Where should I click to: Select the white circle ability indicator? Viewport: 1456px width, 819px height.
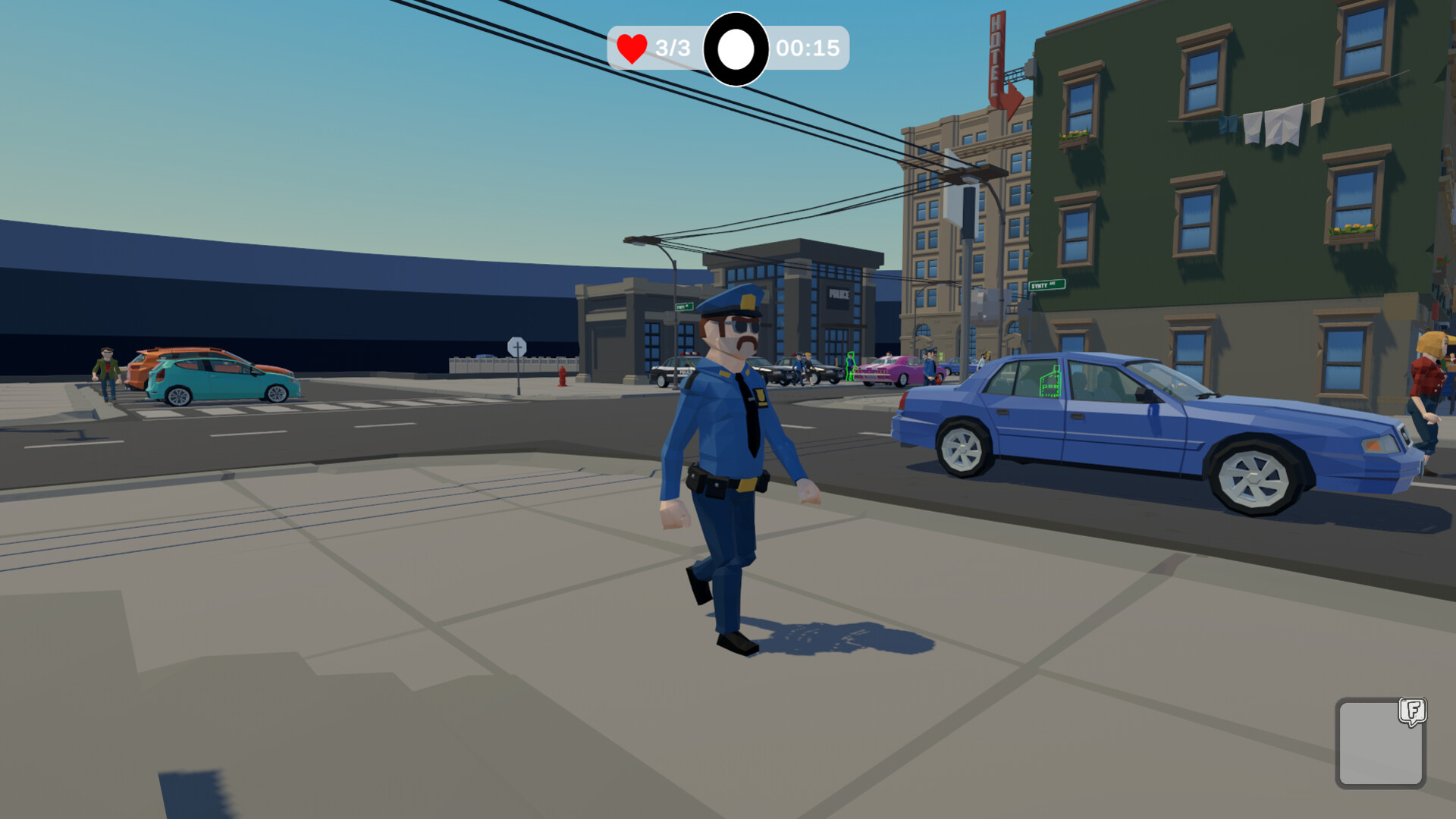click(733, 50)
